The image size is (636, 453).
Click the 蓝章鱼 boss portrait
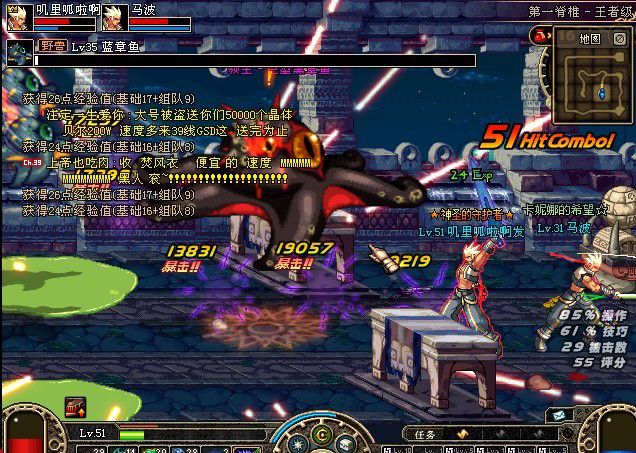[x=19, y=53]
